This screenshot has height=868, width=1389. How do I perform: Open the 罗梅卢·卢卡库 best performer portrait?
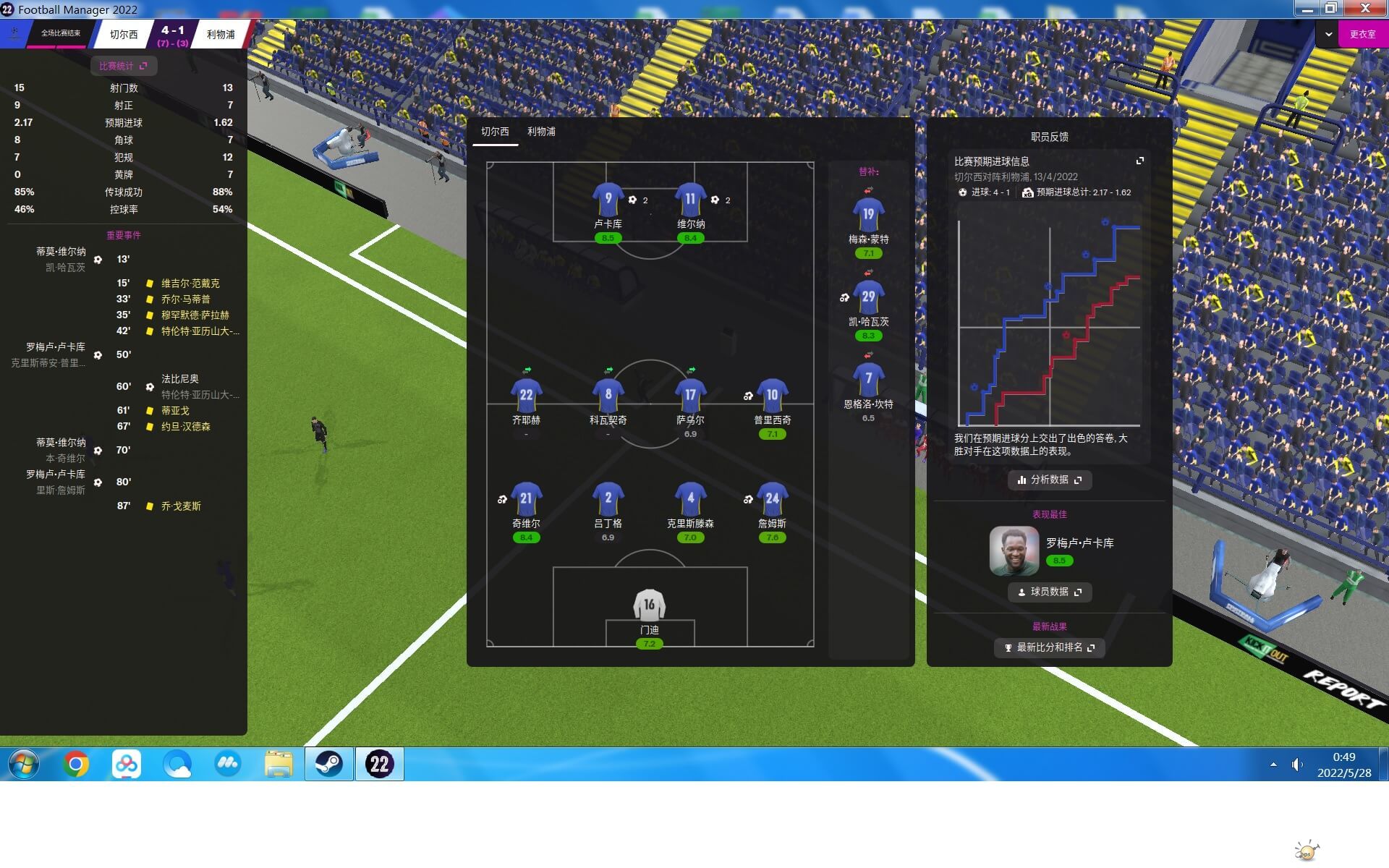coord(1014,550)
